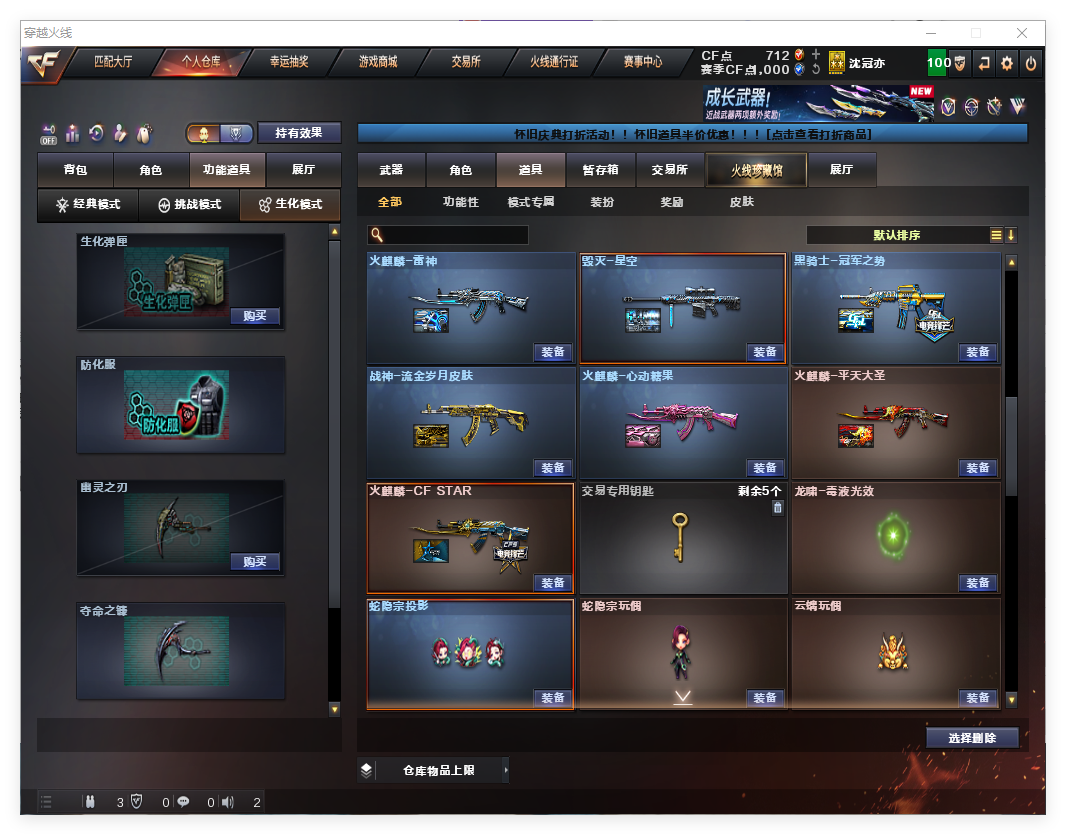
Task: Open the 交易所 menu in top navigation
Action: [x=465, y=62]
